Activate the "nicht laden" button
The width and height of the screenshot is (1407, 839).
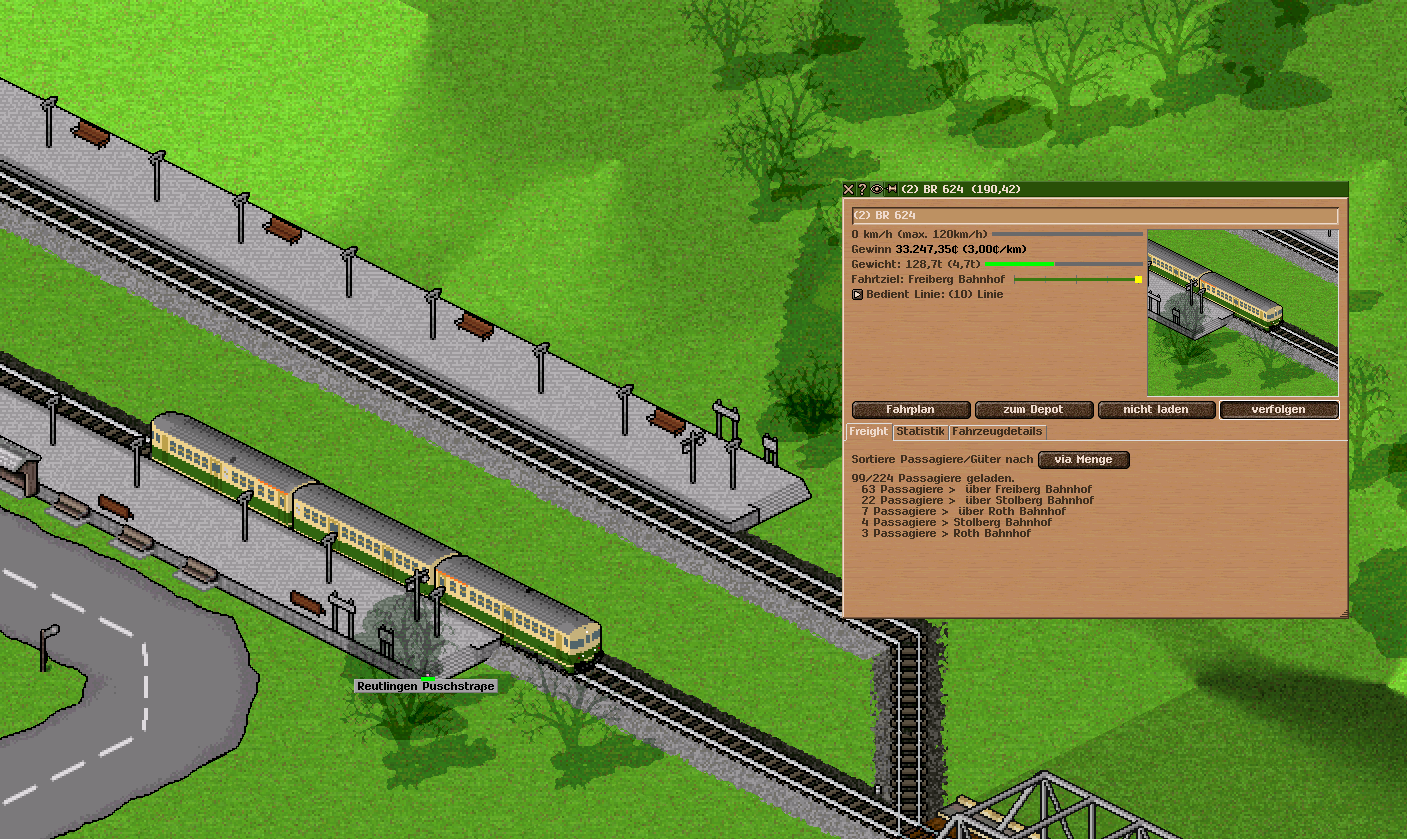click(x=1156, y=410)
